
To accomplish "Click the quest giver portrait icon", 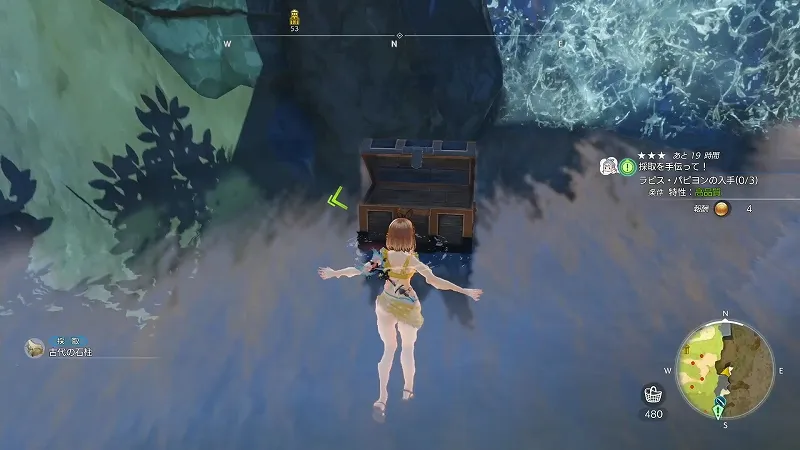I will (x=608, y=166).
